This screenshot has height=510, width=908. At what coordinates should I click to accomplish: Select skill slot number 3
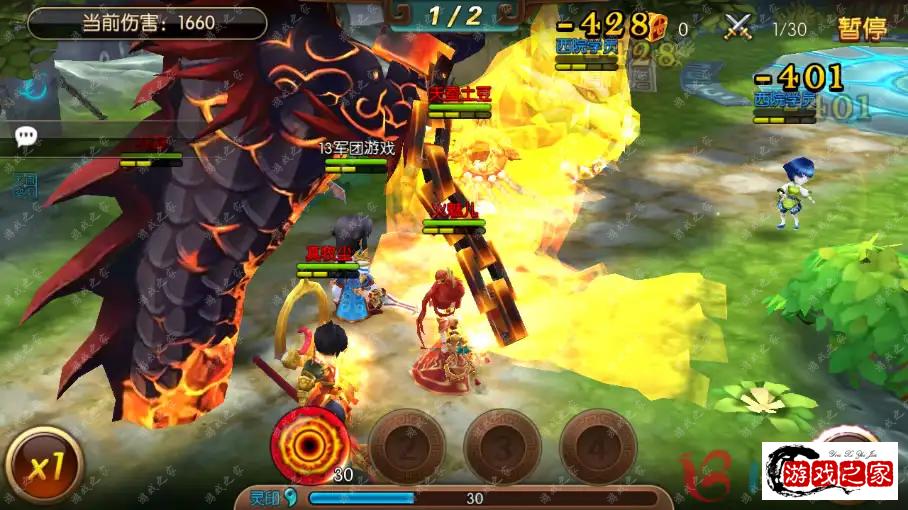pos(502,446)
